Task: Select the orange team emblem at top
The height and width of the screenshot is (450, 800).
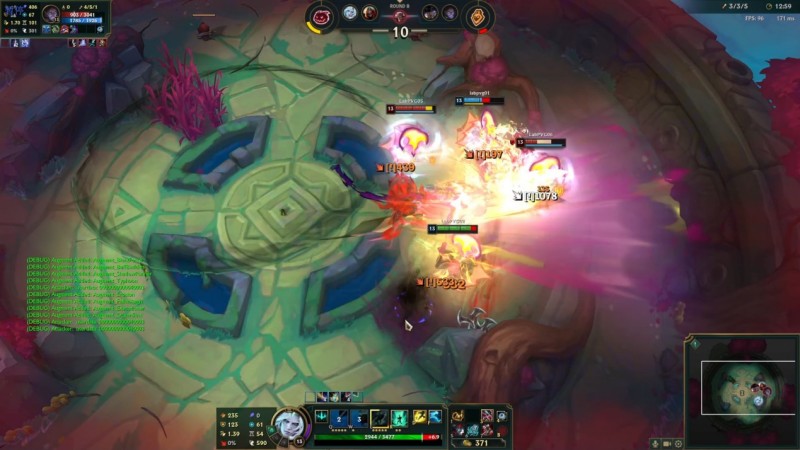Action: click(x=479, y=16)
